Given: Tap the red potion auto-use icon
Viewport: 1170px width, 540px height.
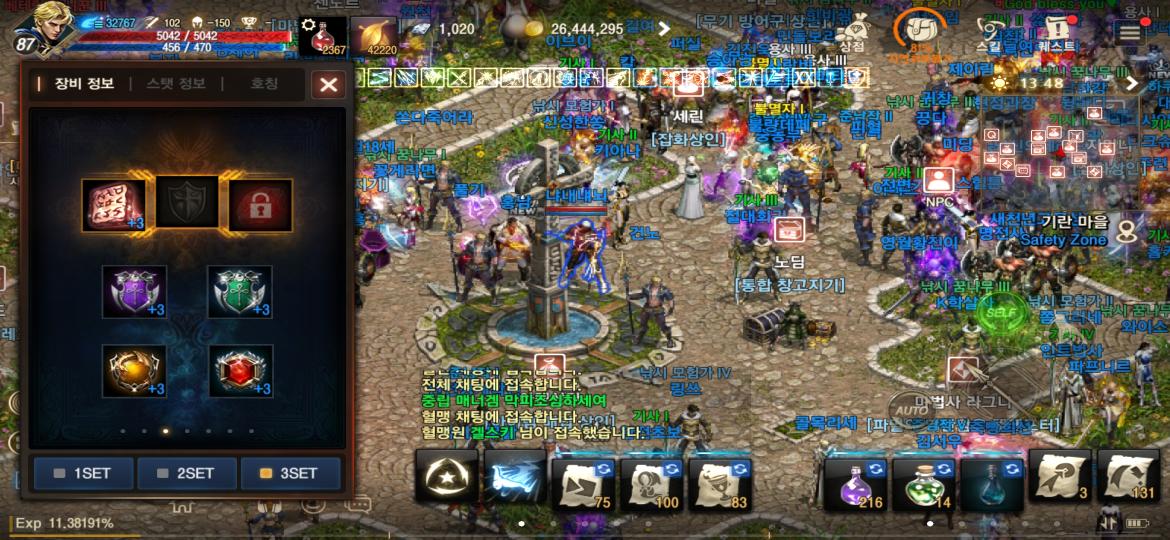Looking at the screenshot, I should tap(323, 36).
